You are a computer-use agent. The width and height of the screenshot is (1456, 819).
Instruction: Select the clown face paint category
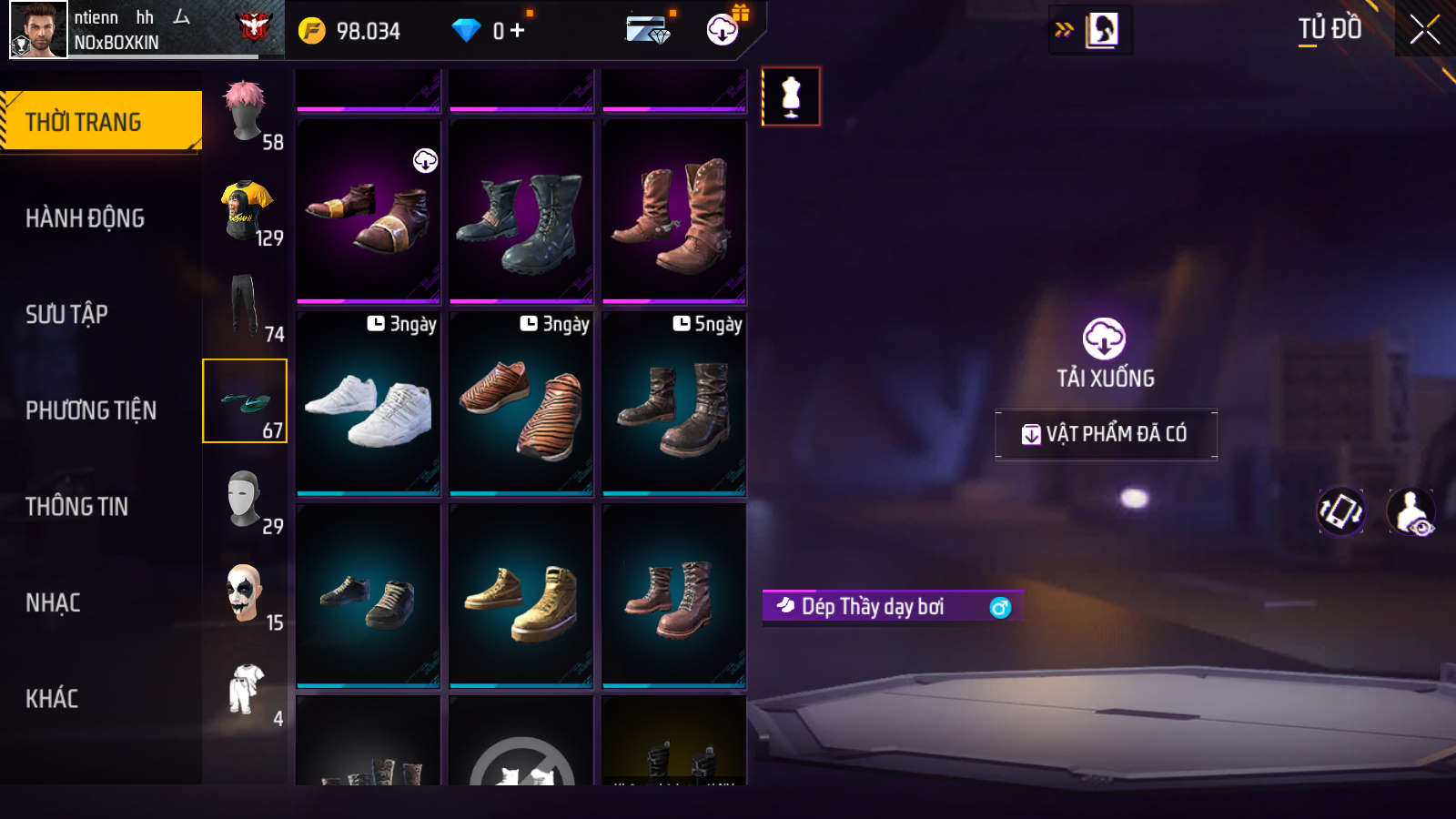point(246,595)
